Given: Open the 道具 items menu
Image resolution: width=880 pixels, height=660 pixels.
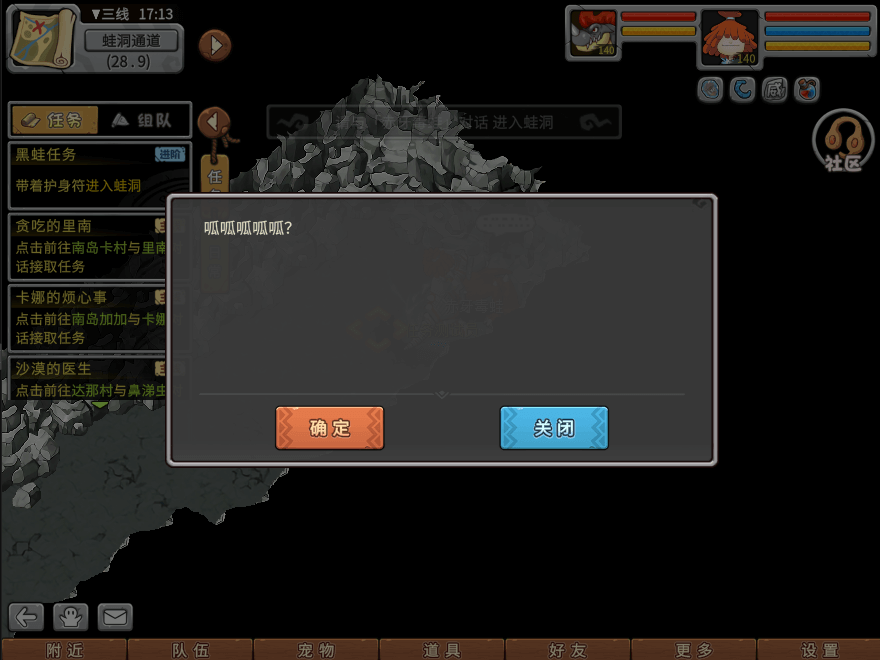Looking at the screenshot, I should coord(442,650).
